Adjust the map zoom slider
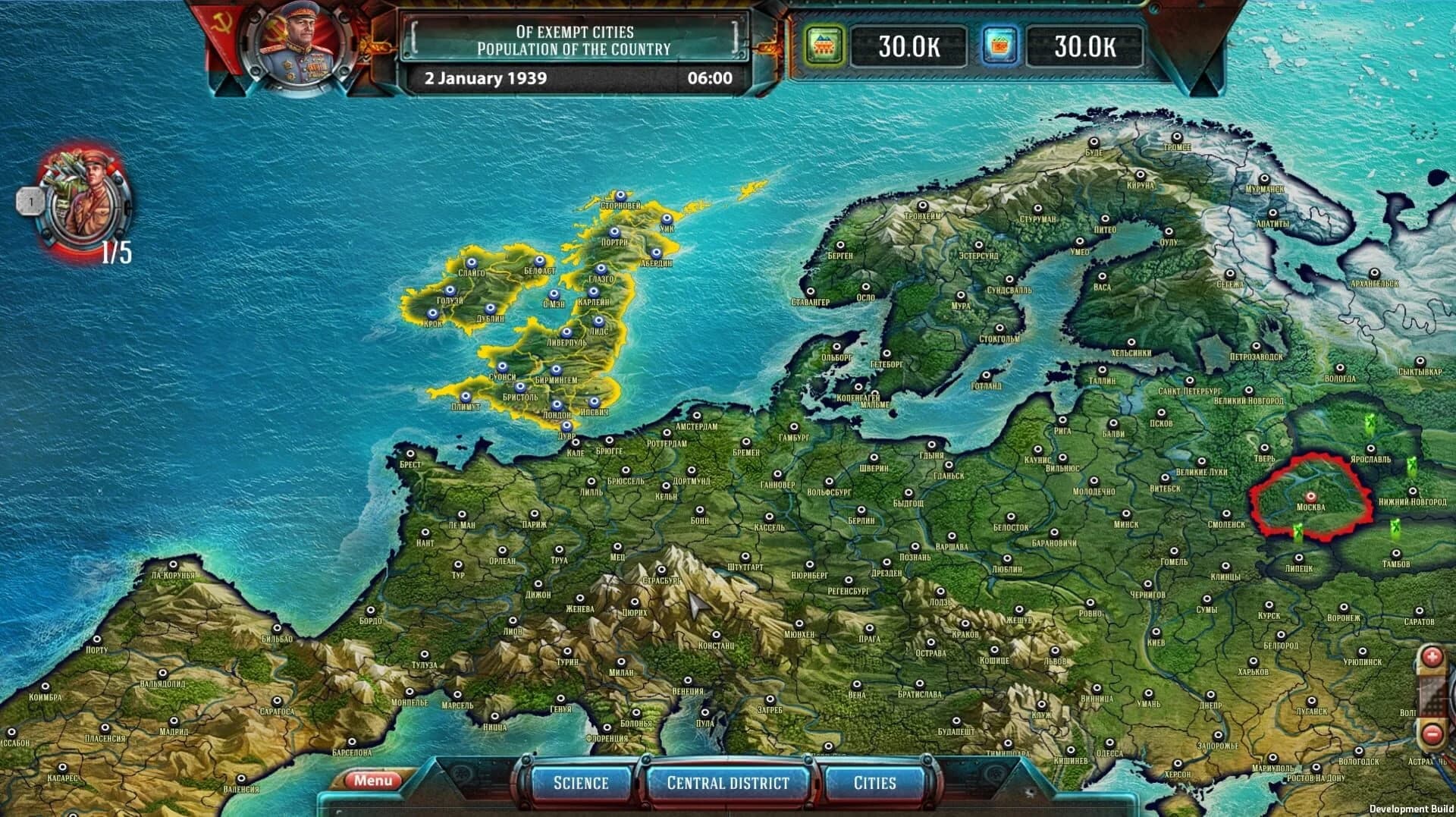 (x=1431, y=694)
